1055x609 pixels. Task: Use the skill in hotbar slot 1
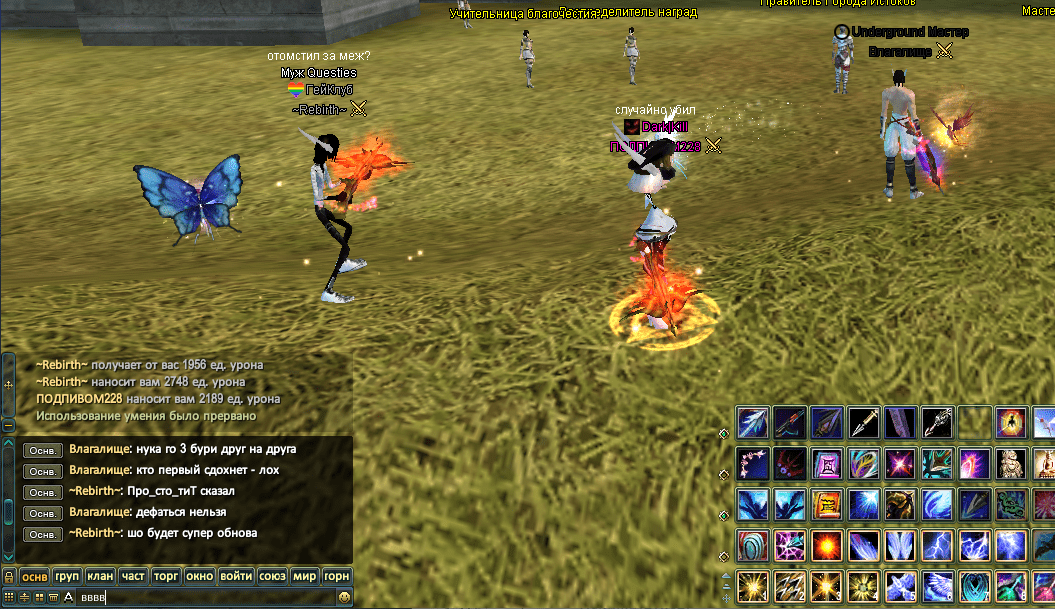pyautogui.click(x=753, y=587)
